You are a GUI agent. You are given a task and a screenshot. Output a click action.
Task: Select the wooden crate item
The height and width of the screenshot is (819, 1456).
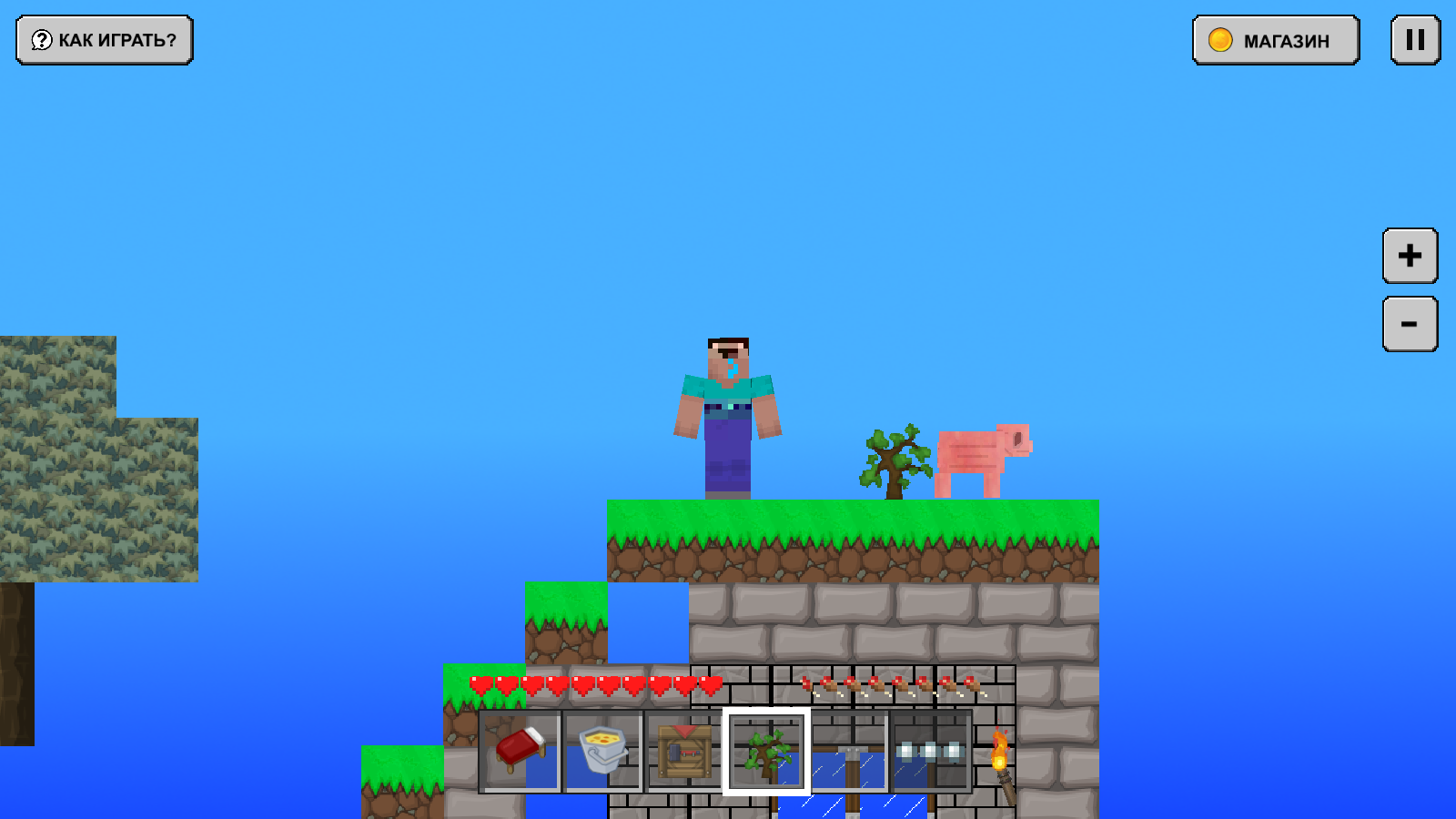[x=683, y=752]
